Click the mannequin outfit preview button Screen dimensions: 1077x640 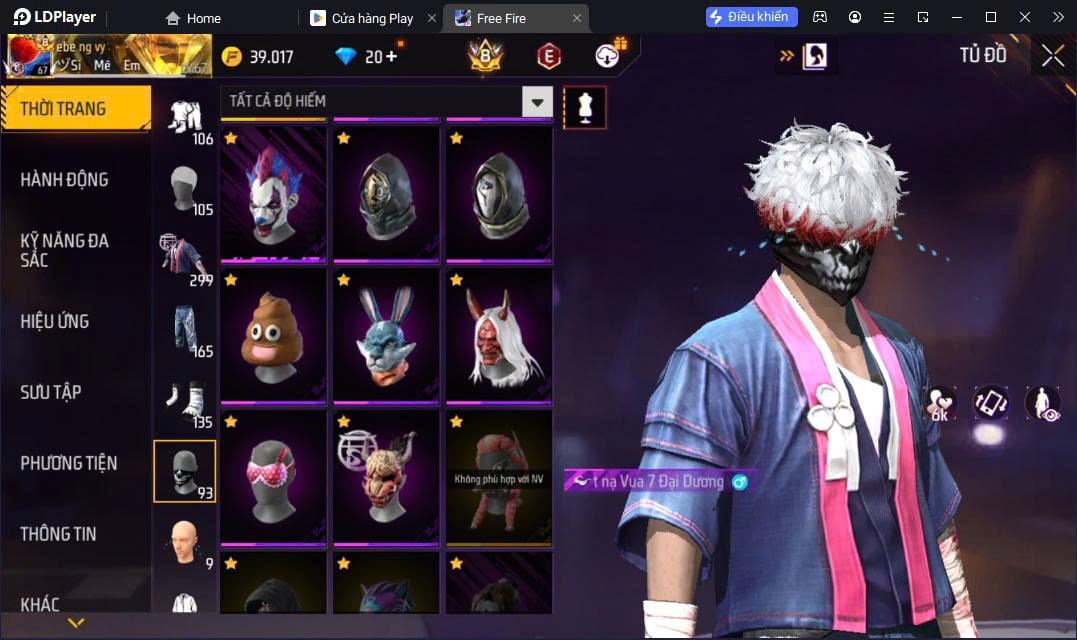(585, 106)
